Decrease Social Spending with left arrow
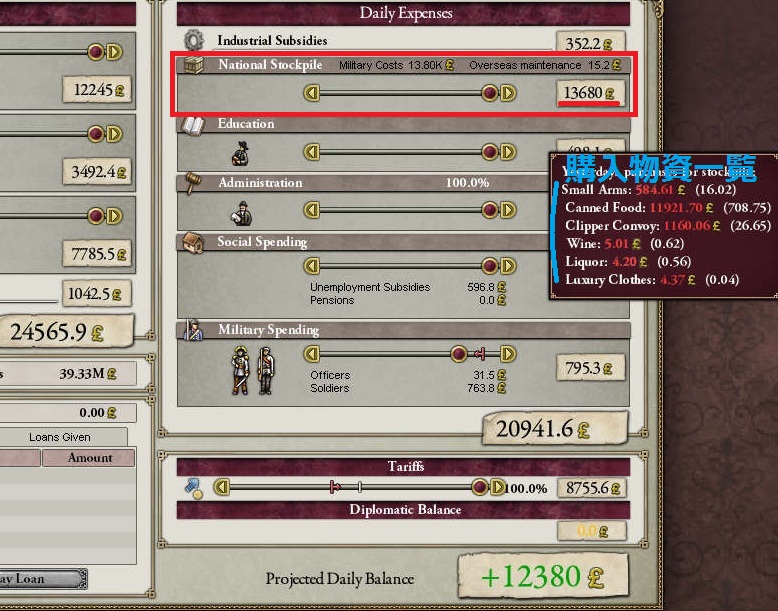This screenshot has width=778, height=611. coord(312,267)
